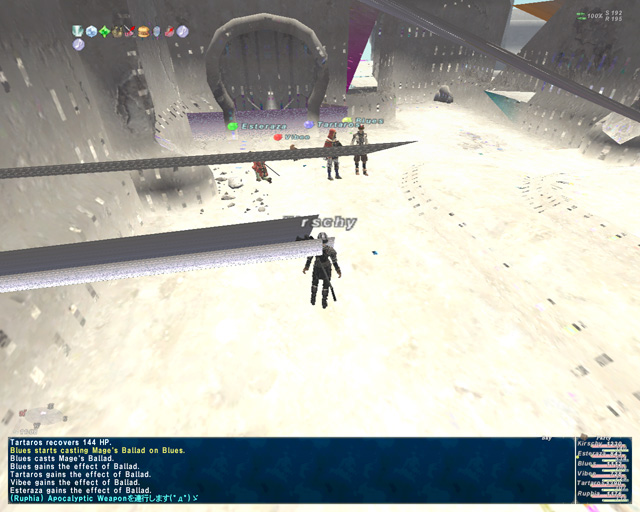Click the blue ice crystal status icon
Viewport: 640px width, 512px height.
91,31
